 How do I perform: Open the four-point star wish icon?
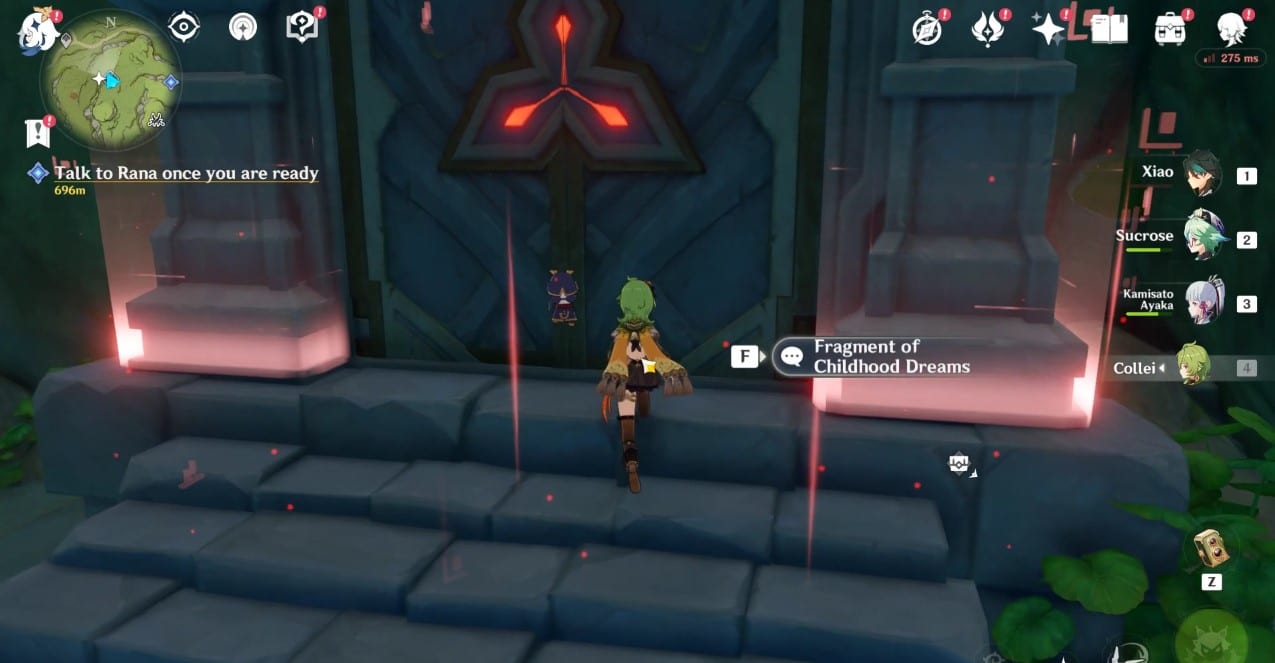[x=1048, y=29]
